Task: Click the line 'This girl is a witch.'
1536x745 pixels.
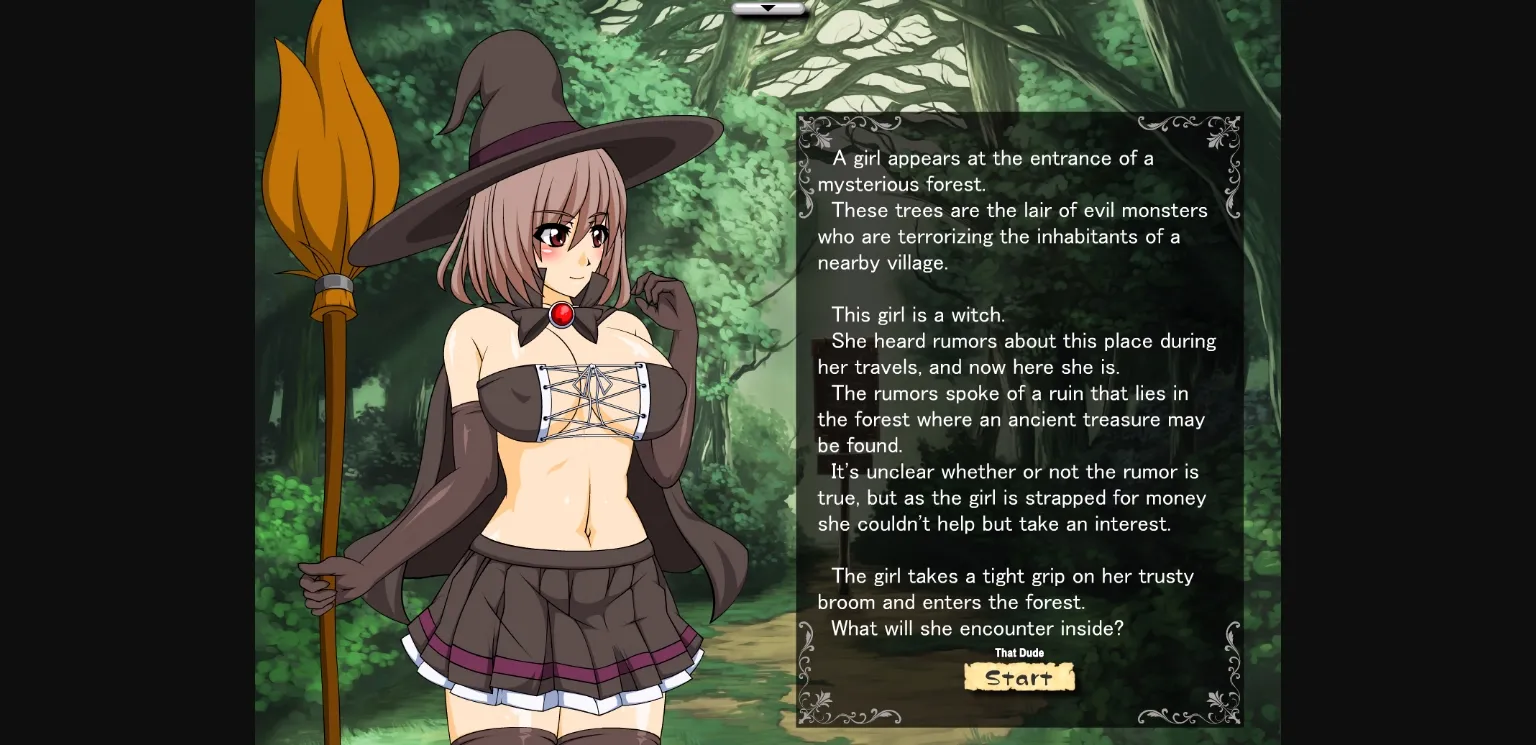Action: pyautogui.click(x=918, y=314)
